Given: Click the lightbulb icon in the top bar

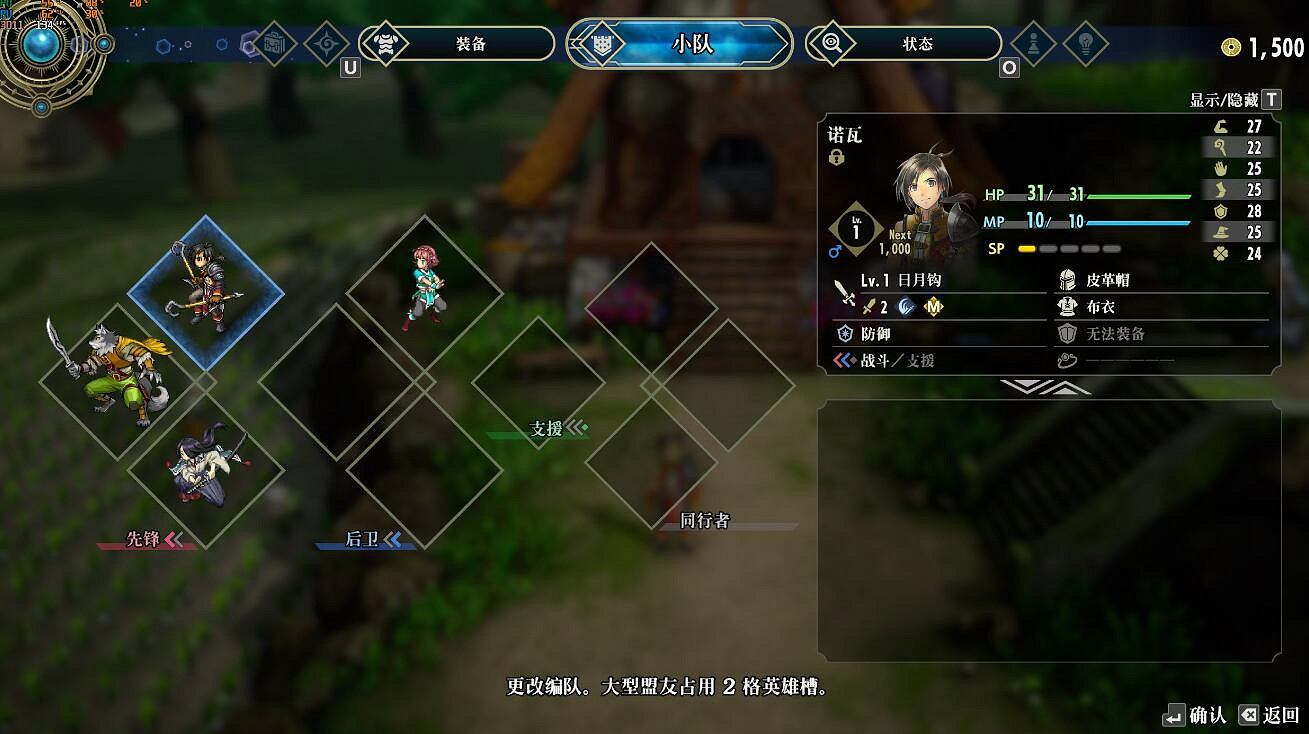Looking at the screenshot, I should (1086, 44).
